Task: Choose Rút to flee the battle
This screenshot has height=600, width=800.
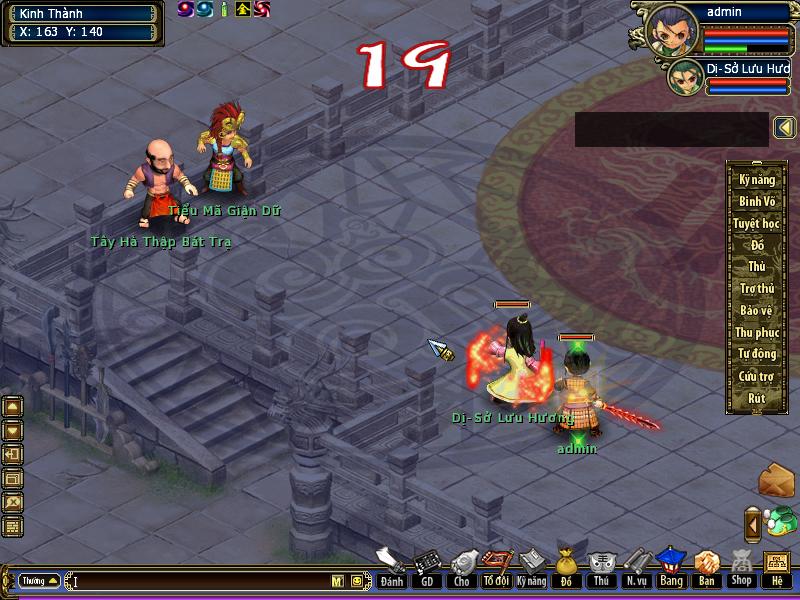Action: [x=757, y=399]
